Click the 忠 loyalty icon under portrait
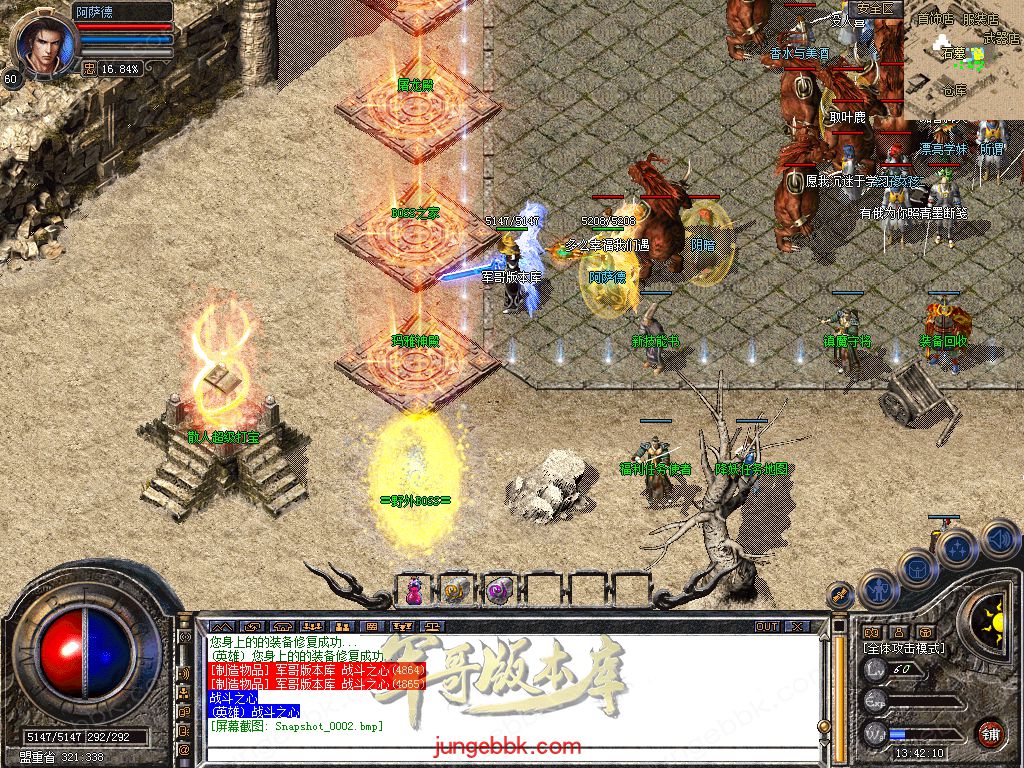Image resolution: width=1024 pixels, height=768 pixels. point(89,69)
